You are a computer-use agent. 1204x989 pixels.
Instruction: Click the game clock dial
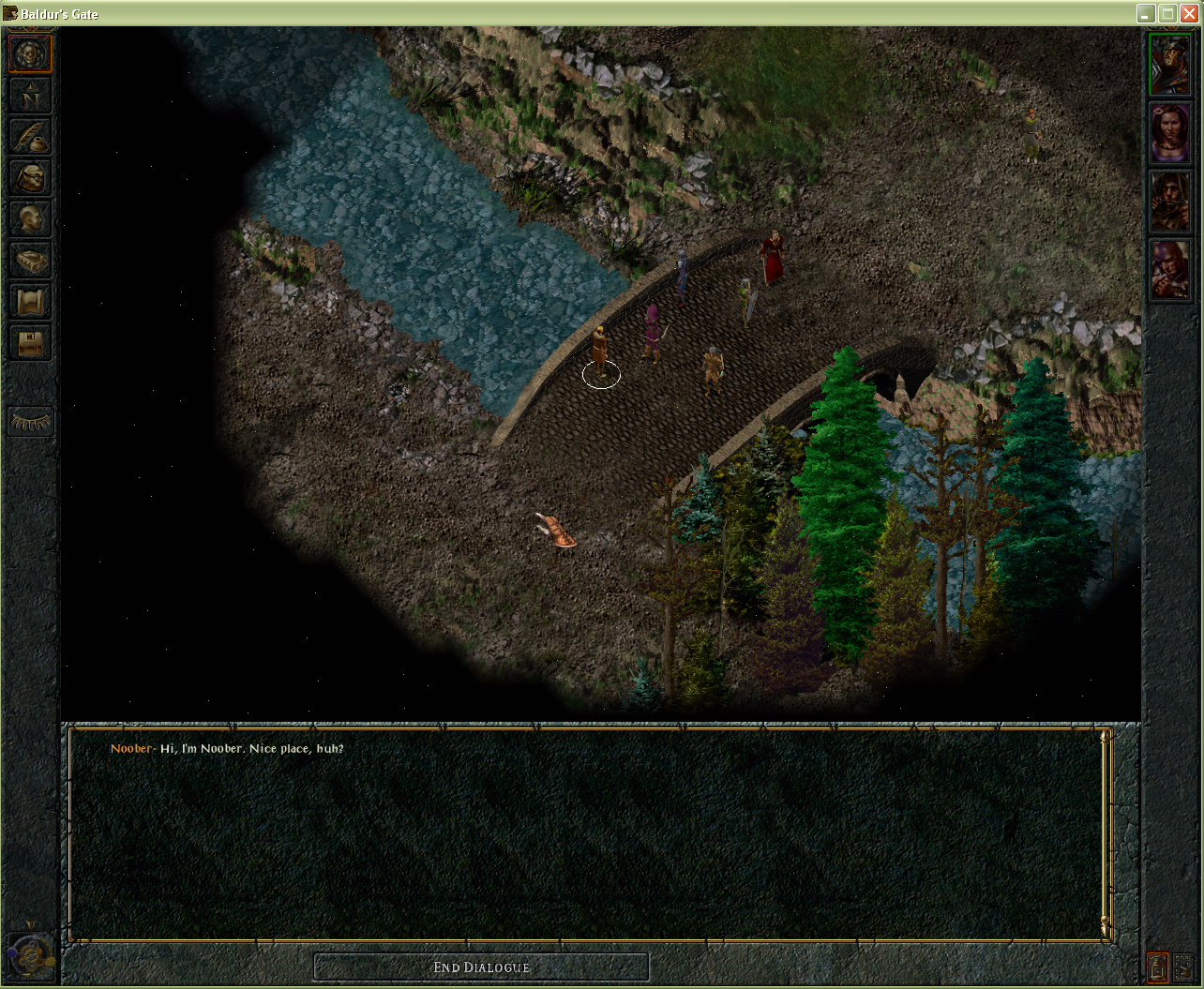click(30, 954)
